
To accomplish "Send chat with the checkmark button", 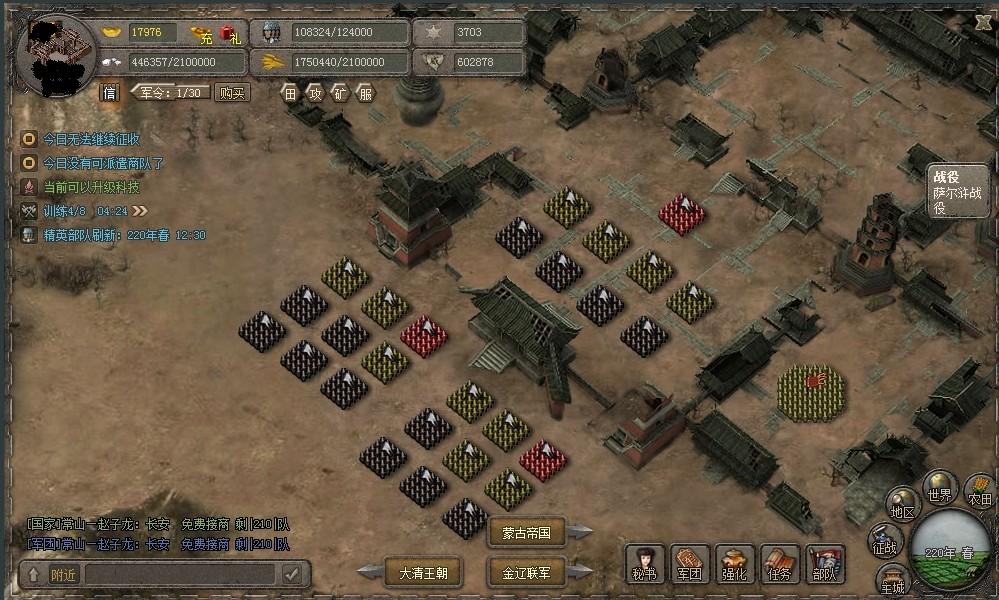I will [x=292, y=574].
